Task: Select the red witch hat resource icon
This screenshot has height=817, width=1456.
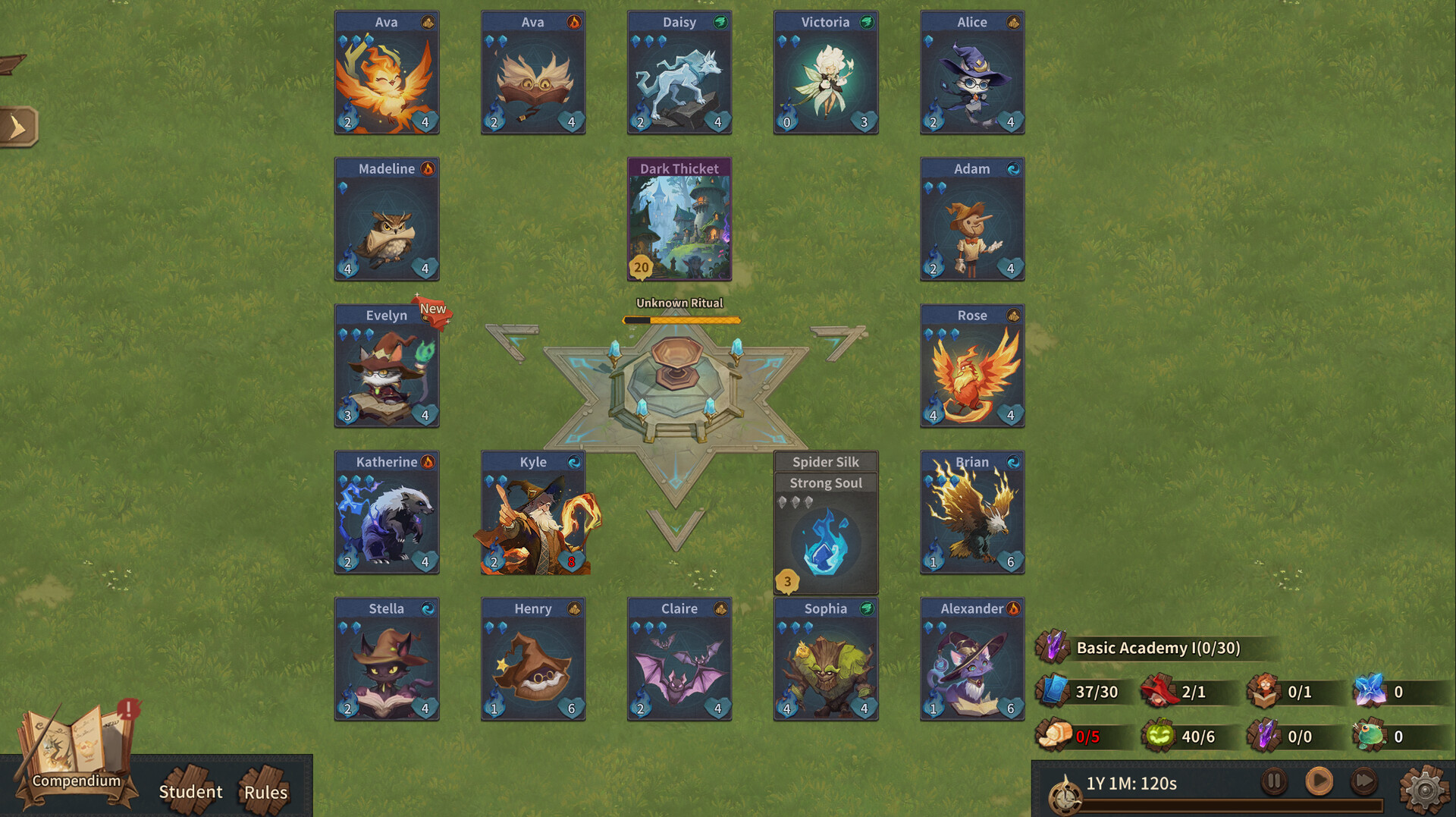Action: tap(1159, 691)
